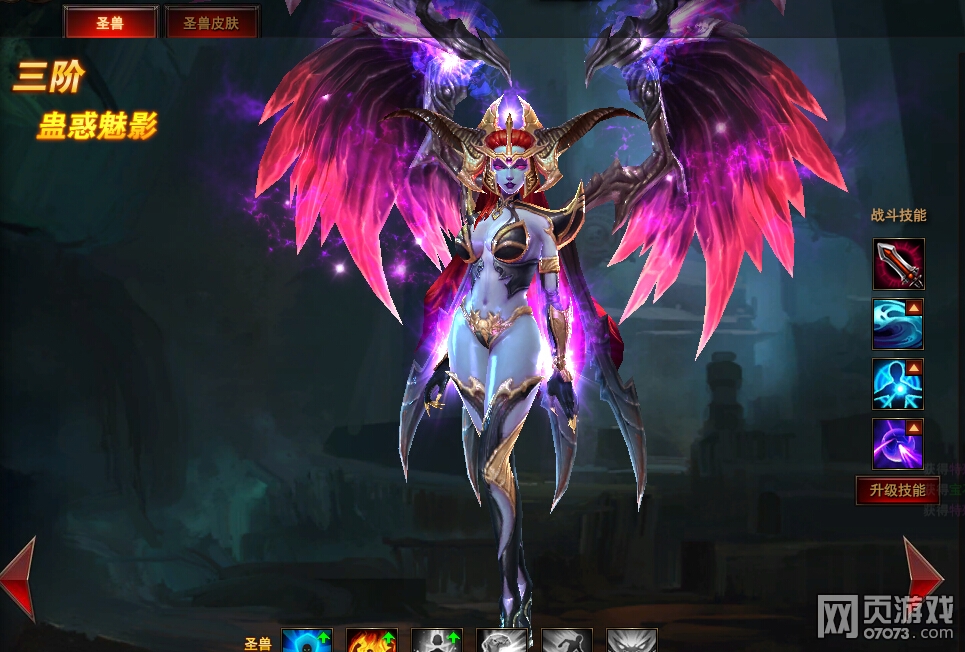The height and width of the screenshot is (652, 965).
Task: Open the 圣兽皮肤 skins tab
Action: point(211,22)
